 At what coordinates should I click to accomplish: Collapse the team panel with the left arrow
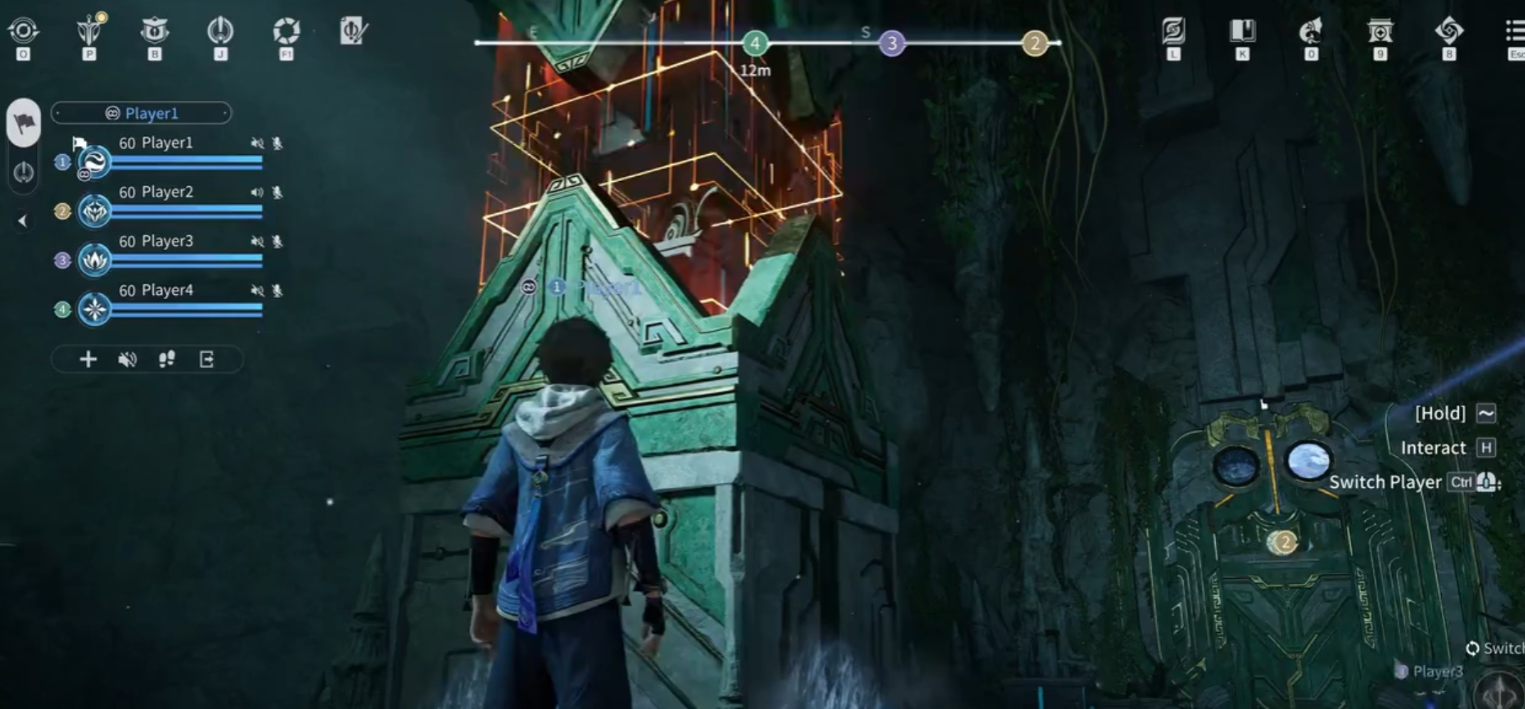23,221
